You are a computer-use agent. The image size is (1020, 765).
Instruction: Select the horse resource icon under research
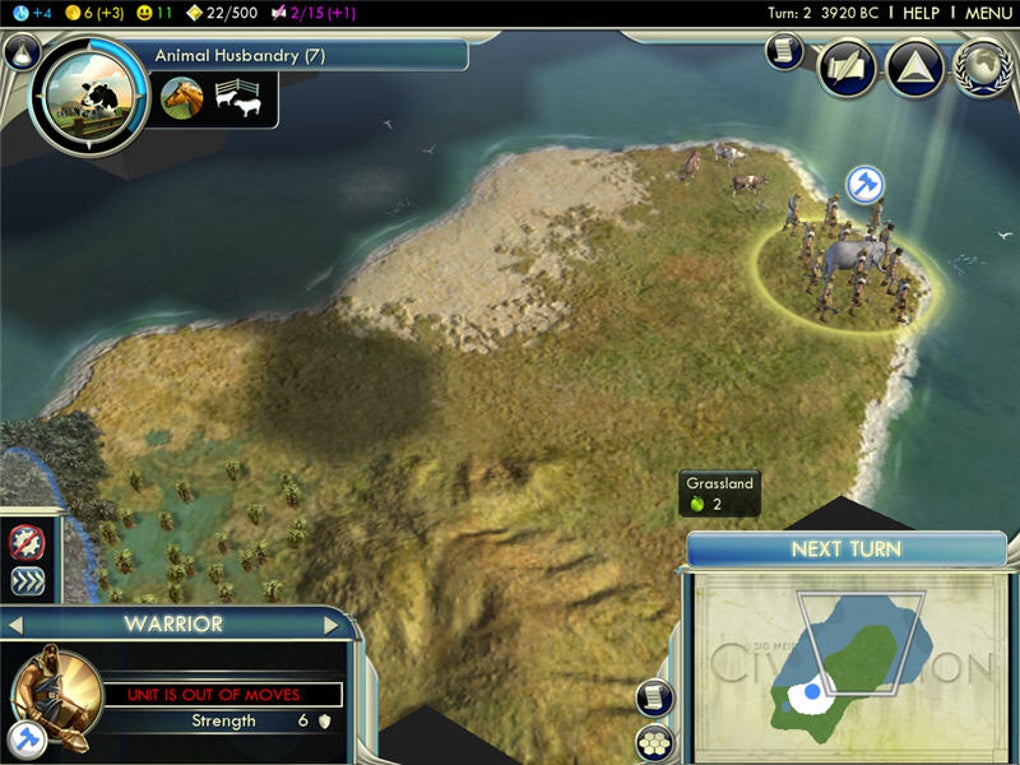coord(182,99)
